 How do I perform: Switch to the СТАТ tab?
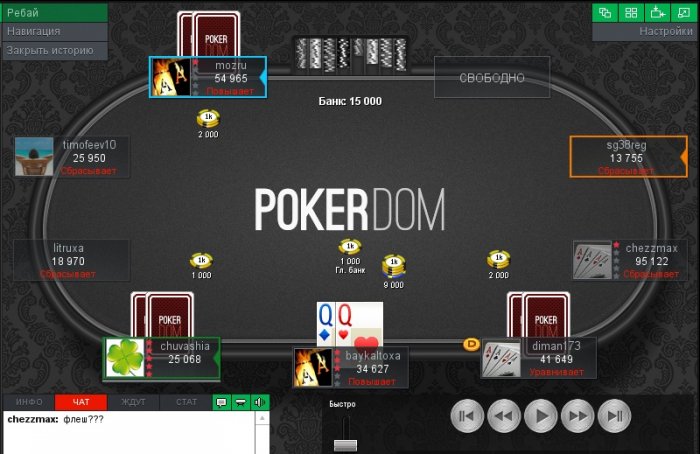[186, 402]
